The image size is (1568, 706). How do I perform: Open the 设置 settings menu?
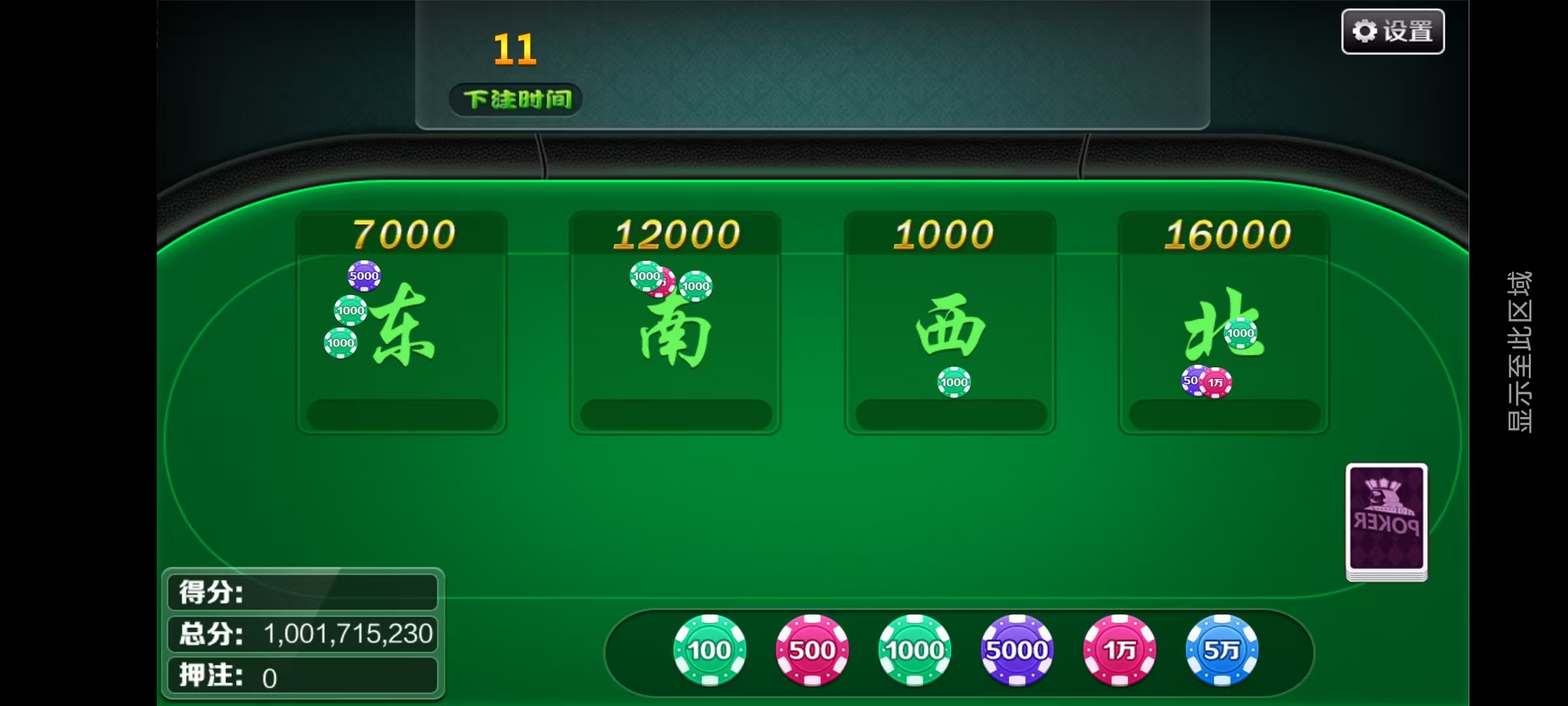[x=1392, y=31]
